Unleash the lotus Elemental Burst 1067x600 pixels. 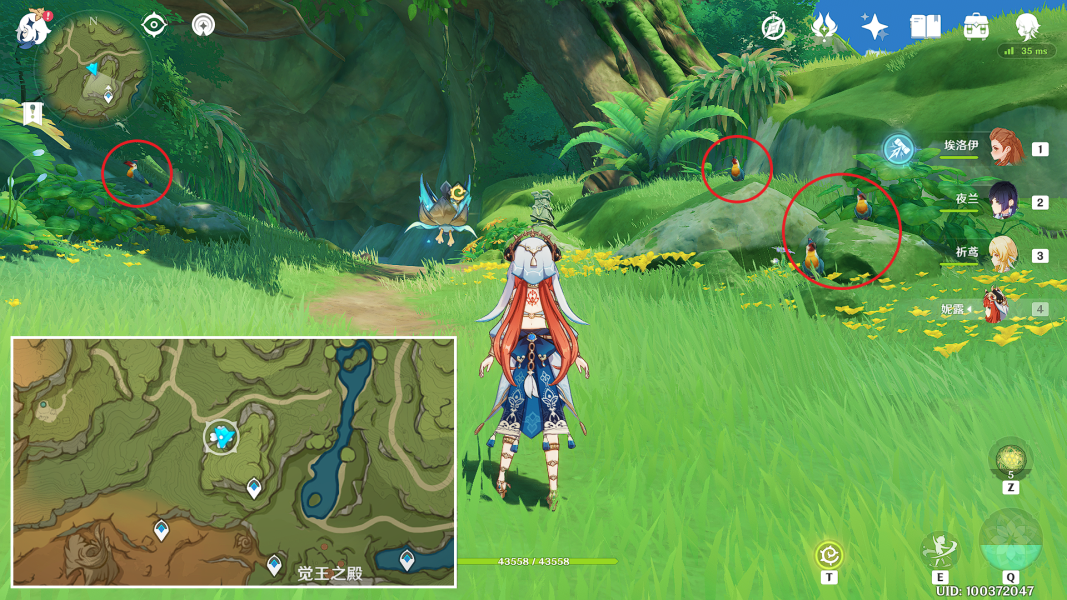[x=1010, y=541]
